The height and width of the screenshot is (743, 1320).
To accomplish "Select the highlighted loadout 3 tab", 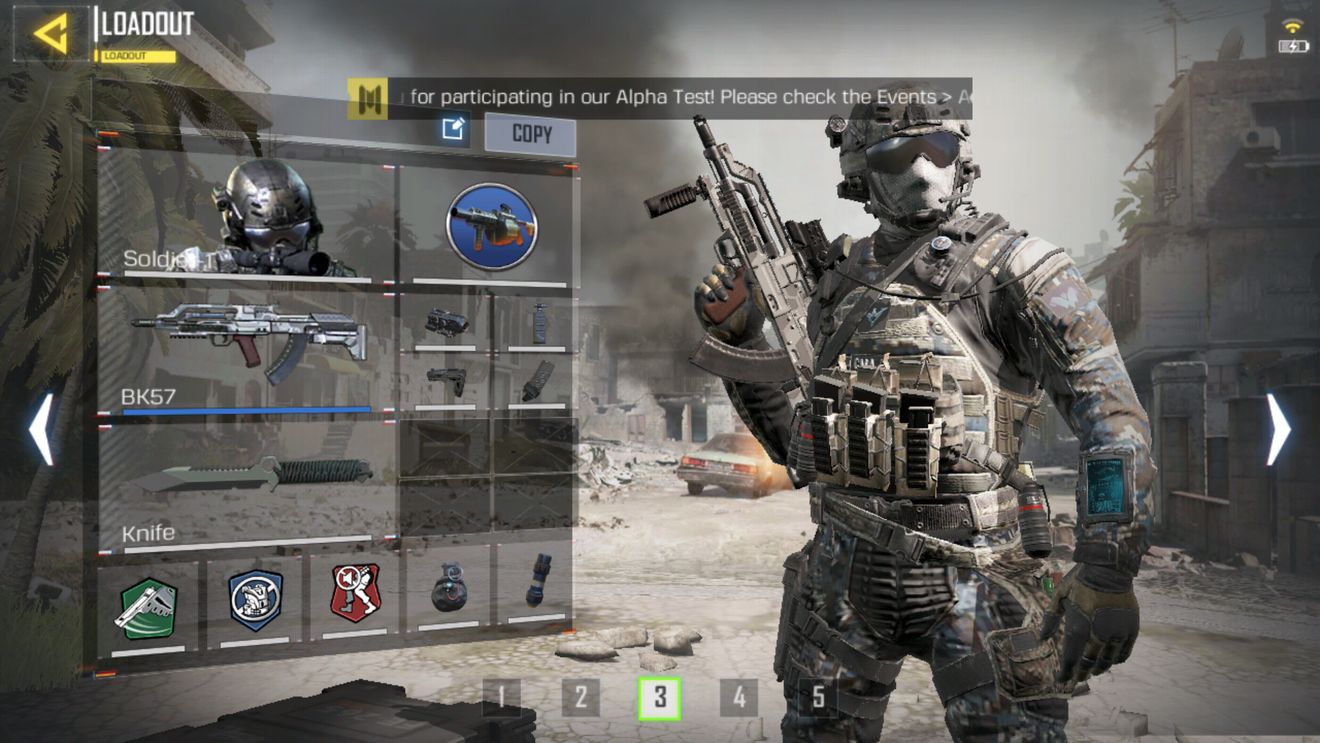I will tap(659, 697).
